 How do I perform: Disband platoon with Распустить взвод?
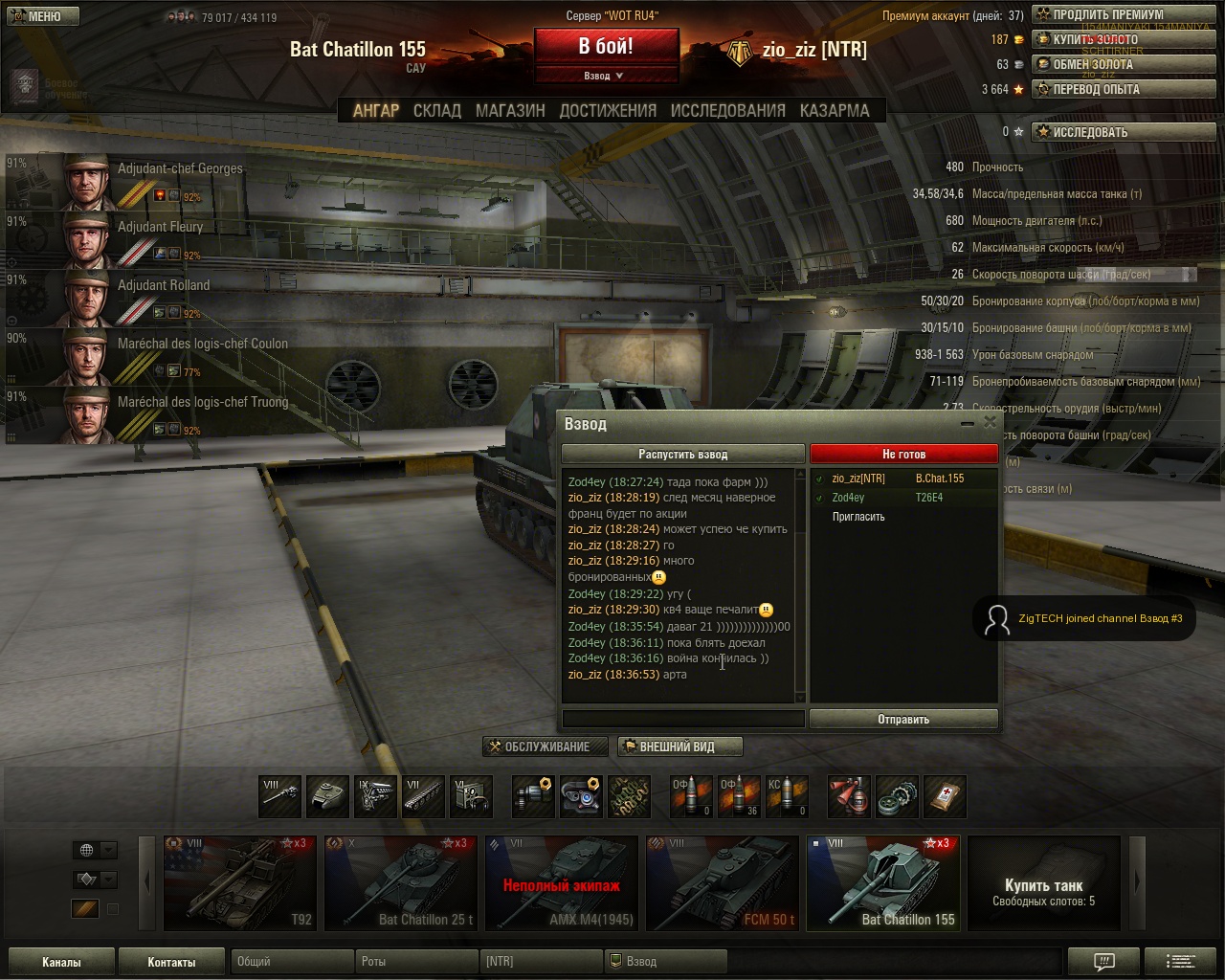tap(682, 455)
